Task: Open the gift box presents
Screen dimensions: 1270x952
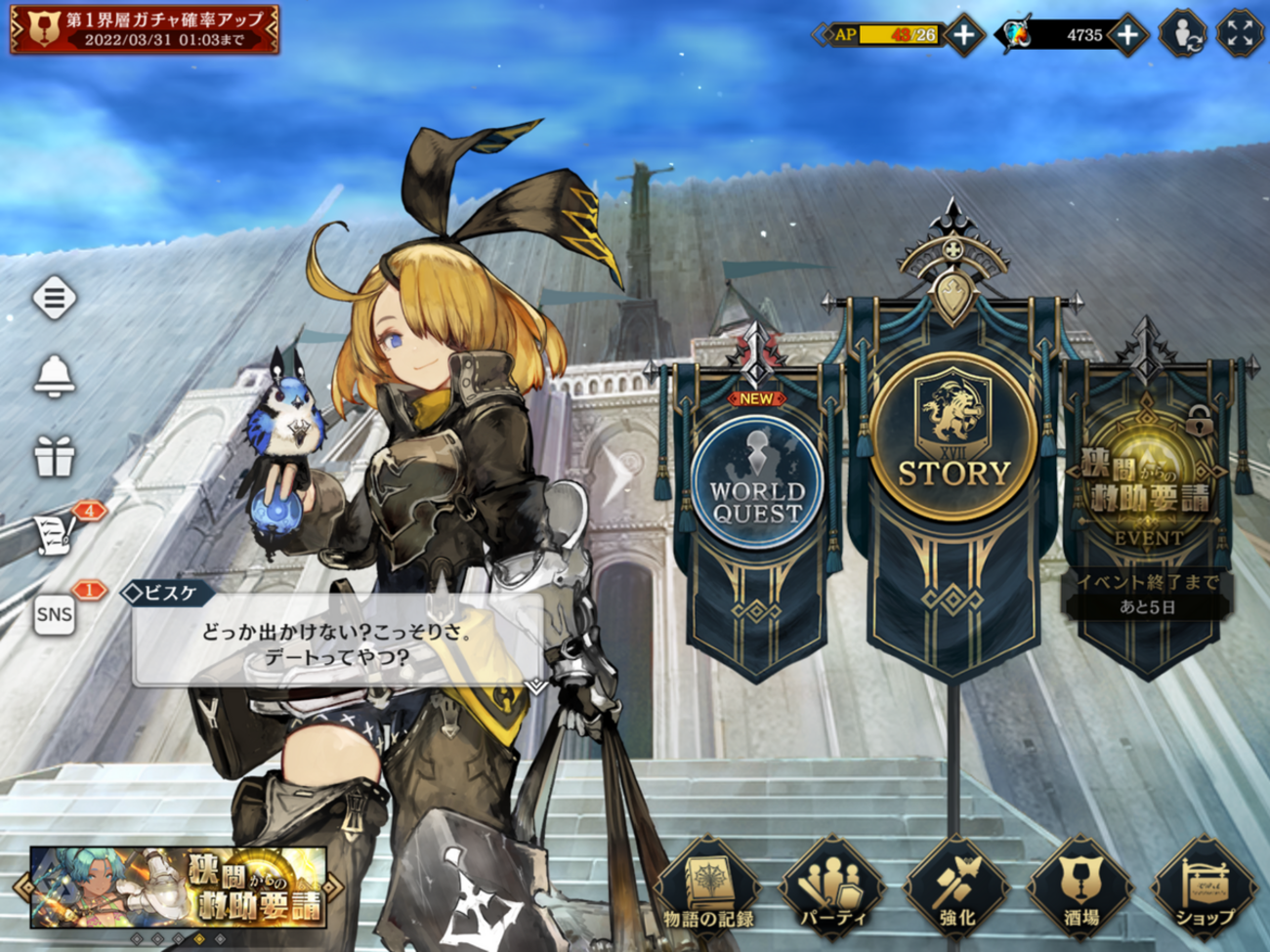Action: tap(54, 456)
